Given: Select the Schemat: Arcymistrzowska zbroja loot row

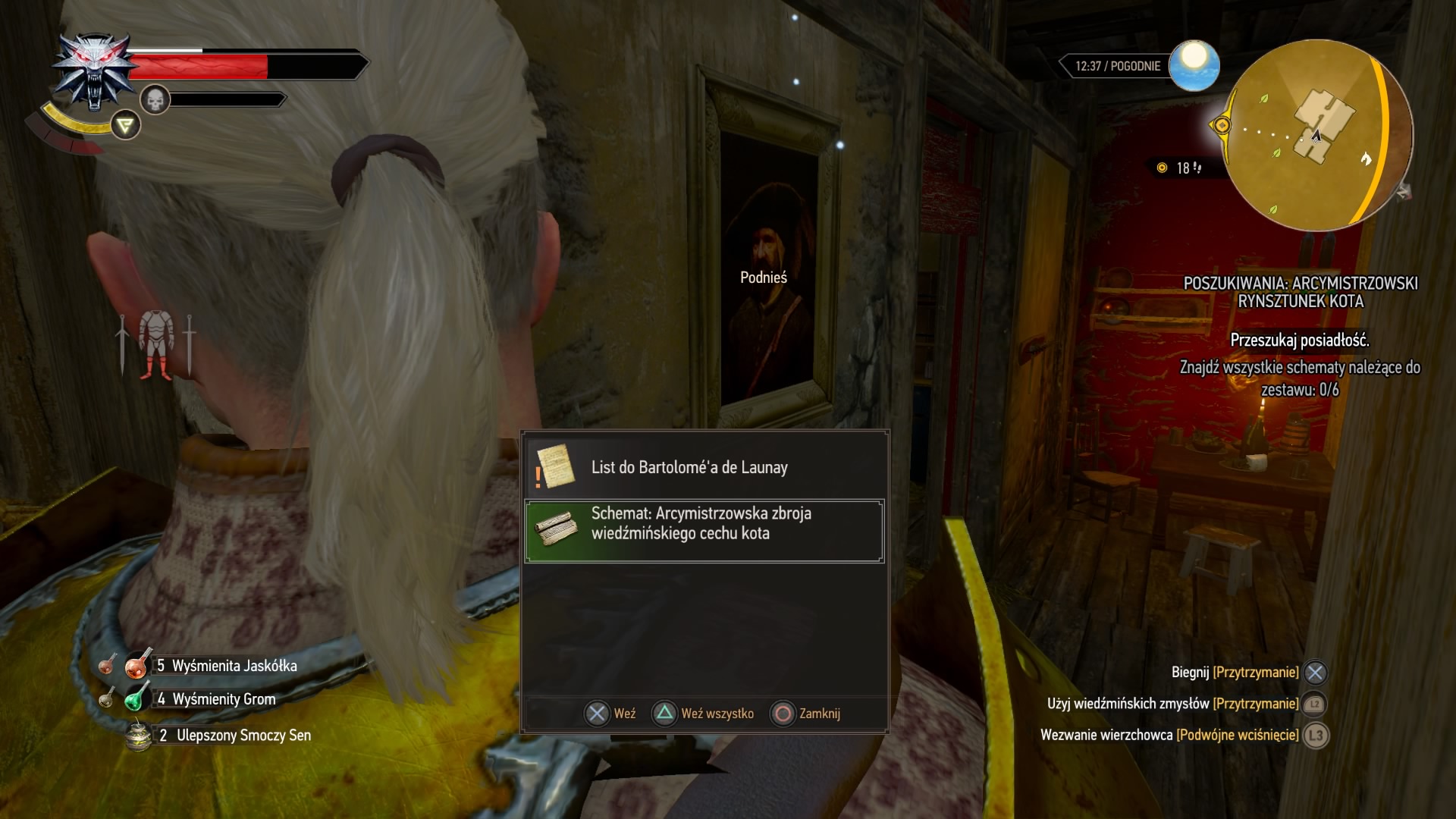Looking at the screenshot, I should 704,530.
